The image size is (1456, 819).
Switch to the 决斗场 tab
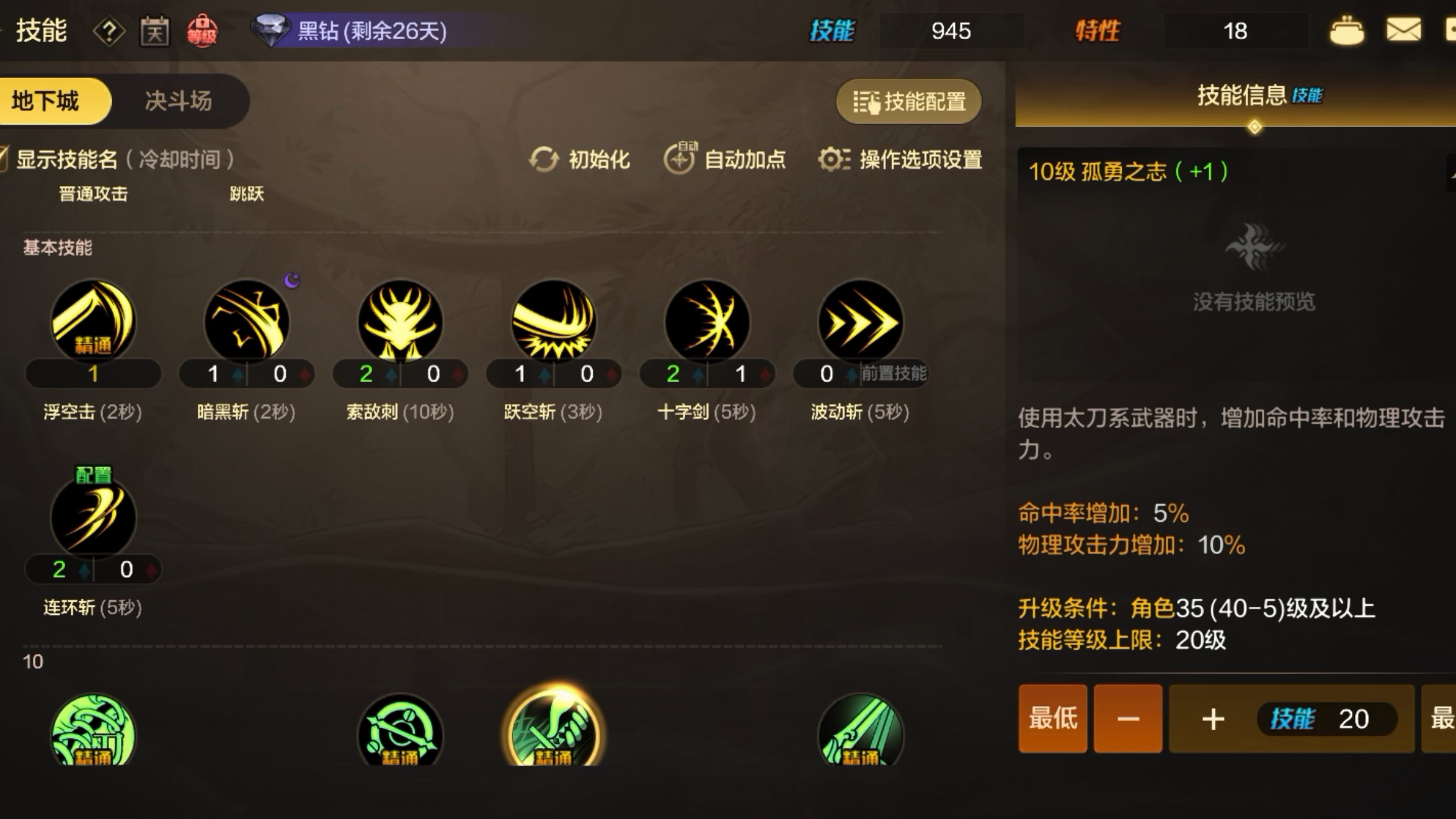pyautogui.click(x=179, y=101)
